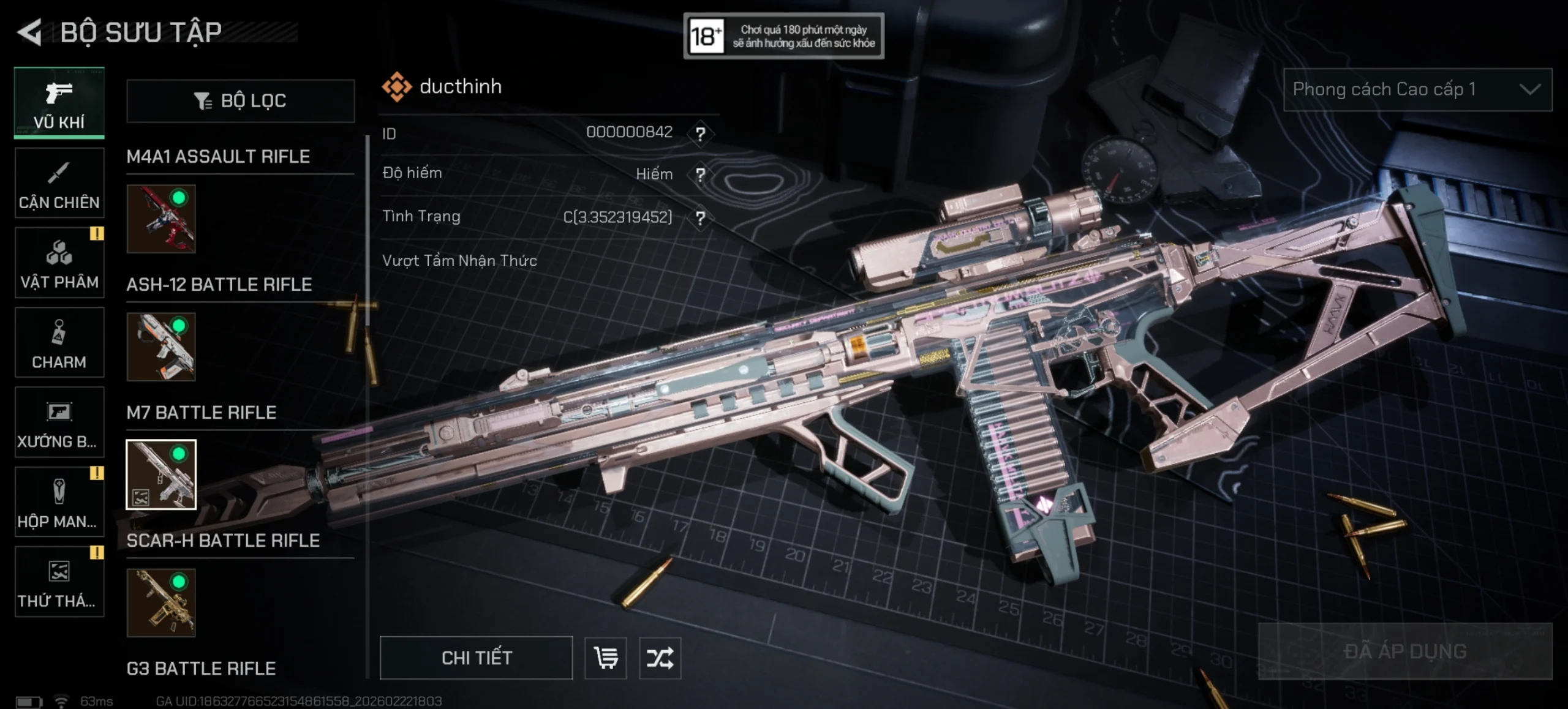Open the Bộ Lọc filter panel
The height and width of the screenshot is (709, 1568).
(240, 100)
